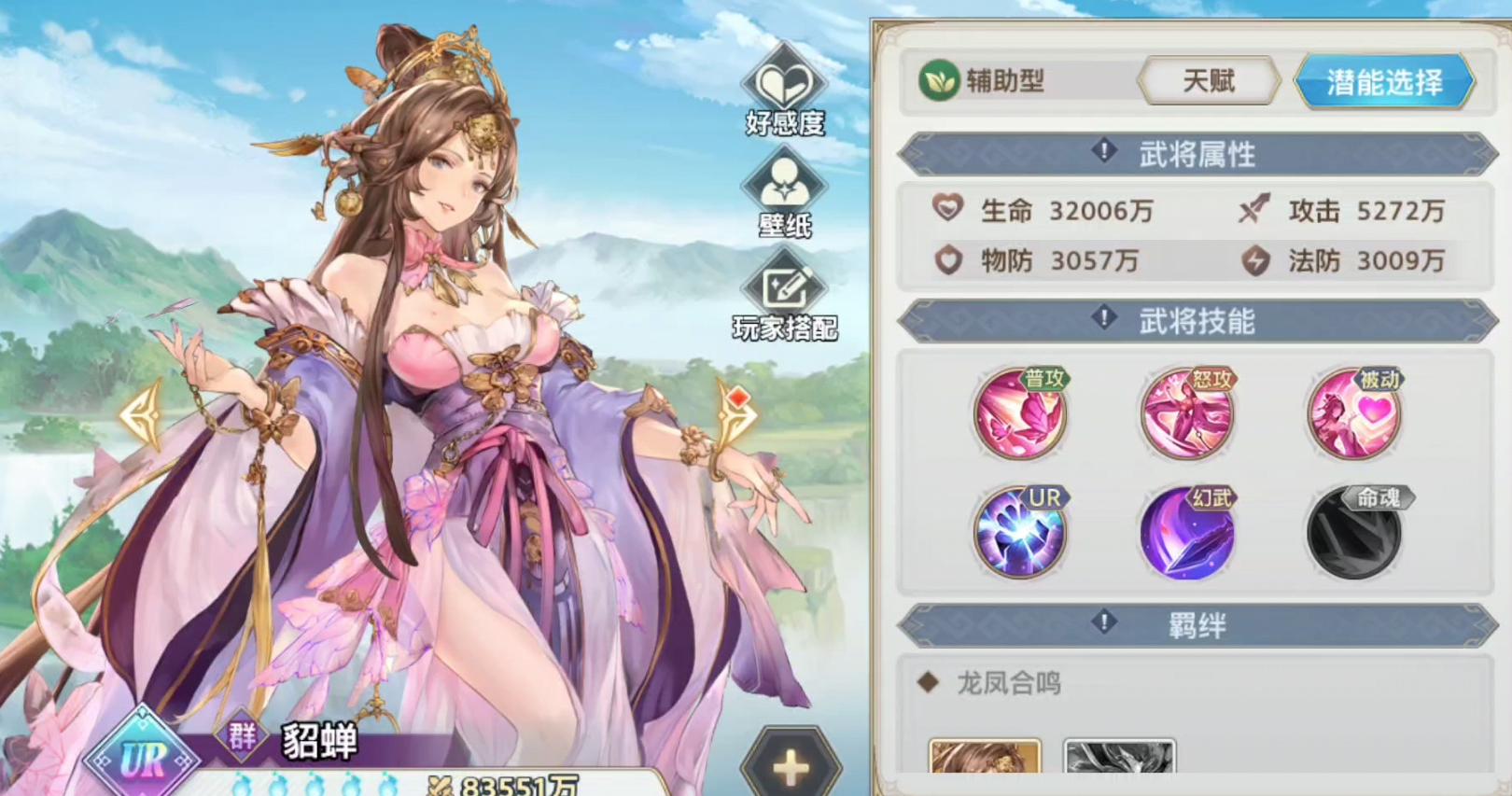The image size is (1512, 796).
Task: Show the previous hero with left arrow
Action: [142, 415]
